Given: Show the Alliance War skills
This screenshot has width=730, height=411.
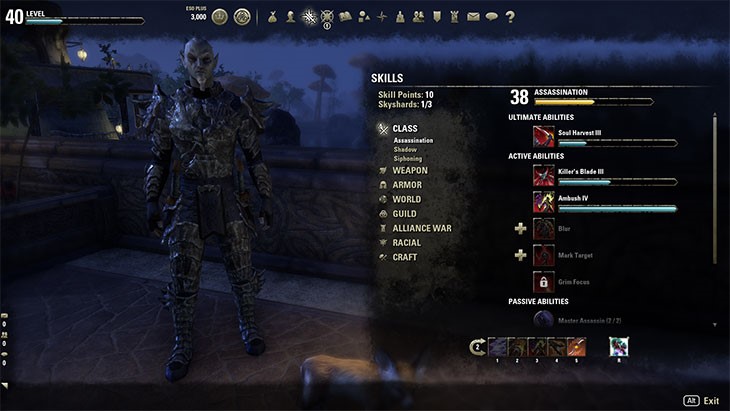Looking at the screenshot, I should click(x=421, y=228).
